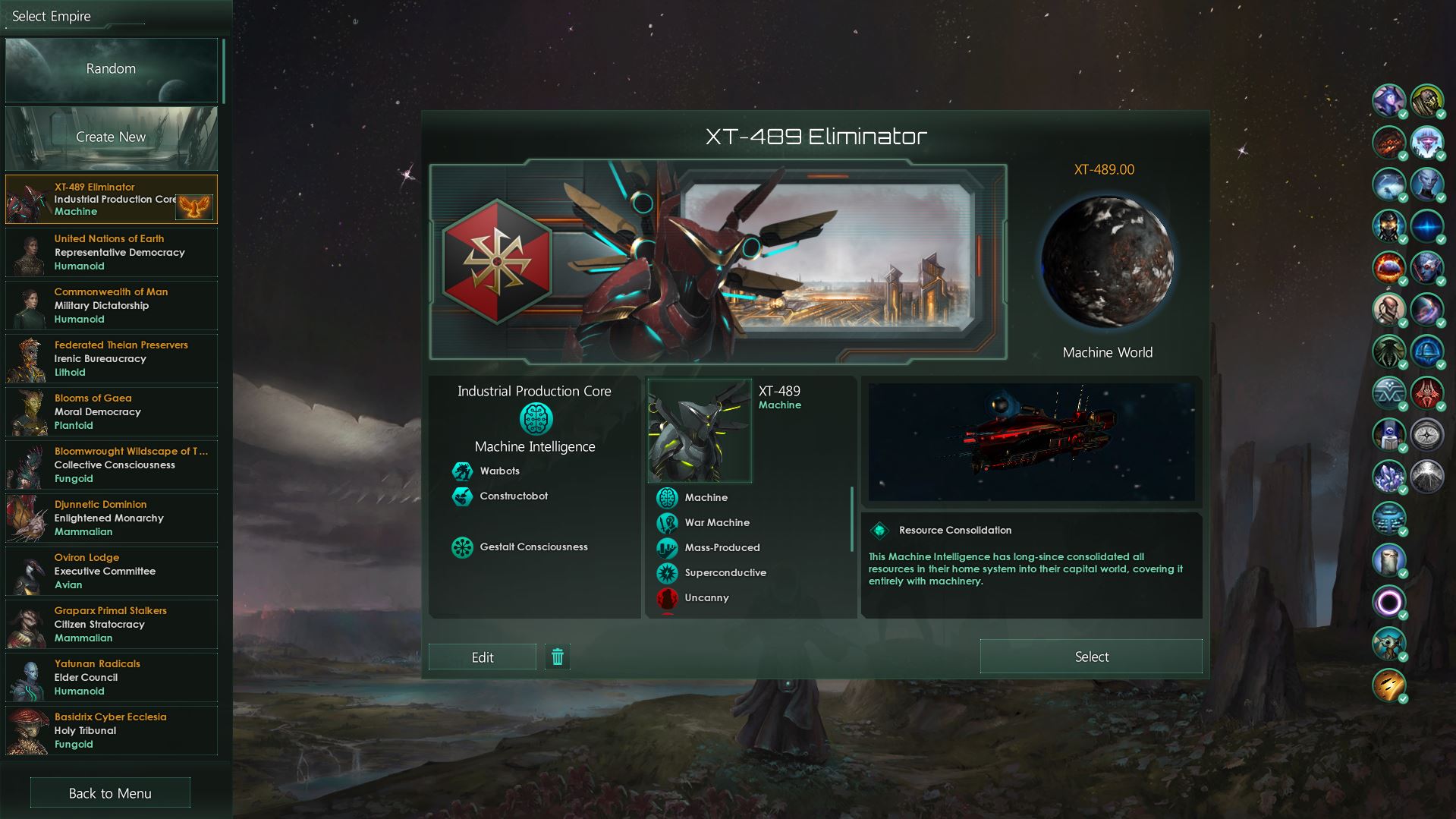This screenshot has height=819, width=1456.
Task: Click the War Machine trait icon
Action: [x=666, y=522]
